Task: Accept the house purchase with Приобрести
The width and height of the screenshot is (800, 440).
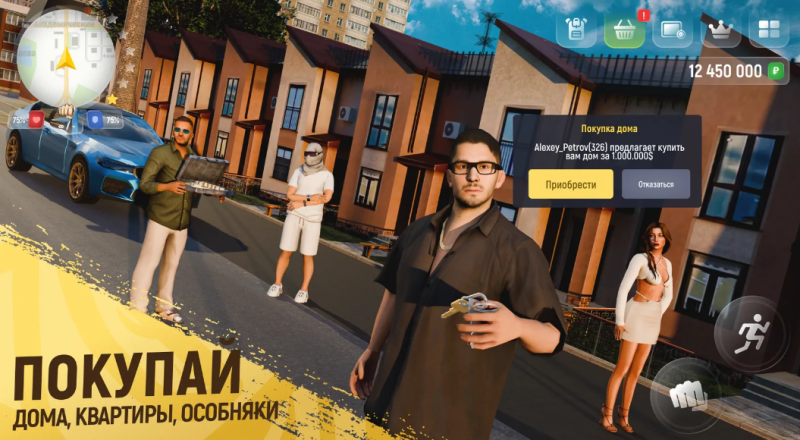Action: (565, 184)
